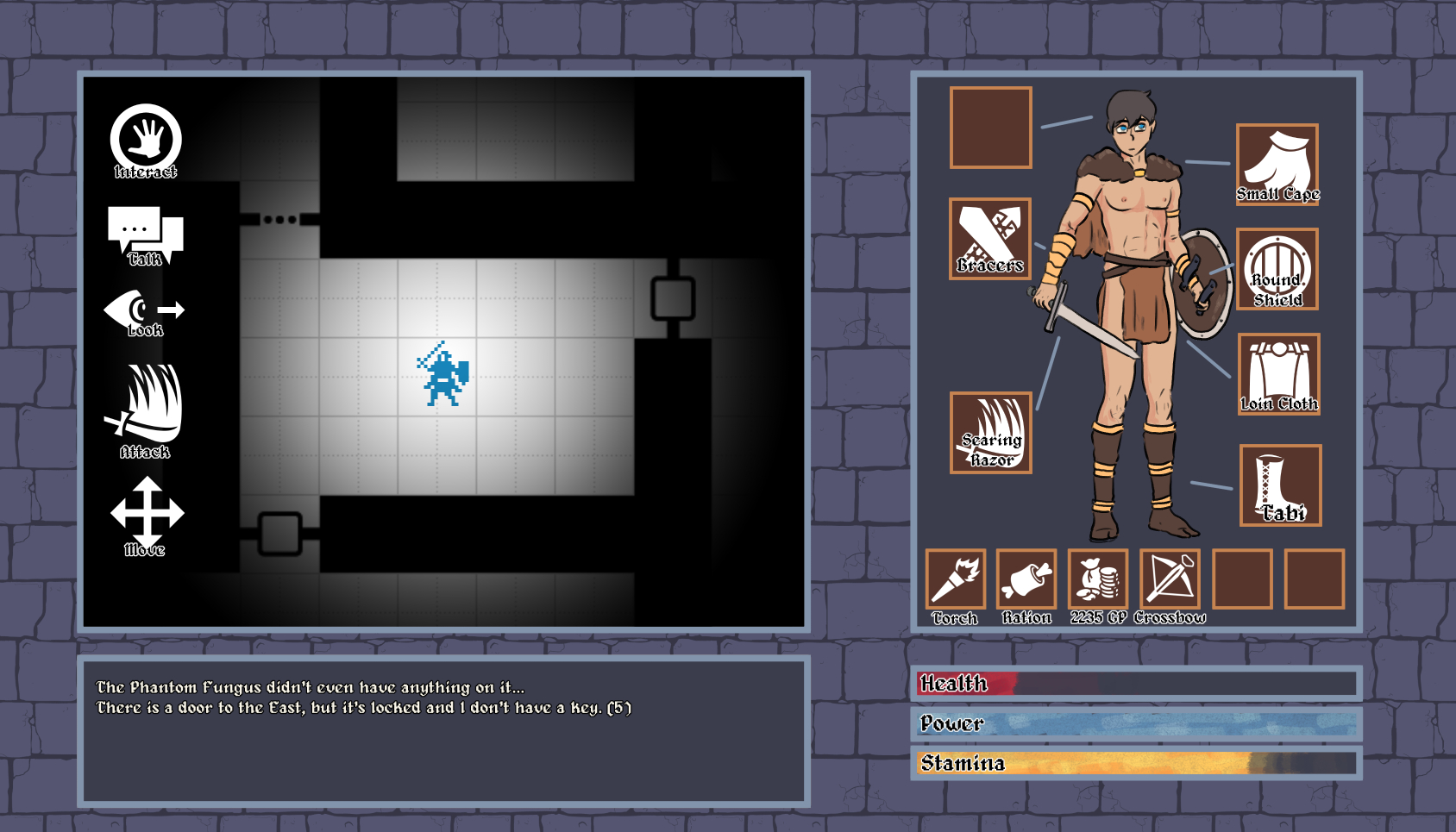
Task: Select the Interact hand action
Action: click(146, 140)
